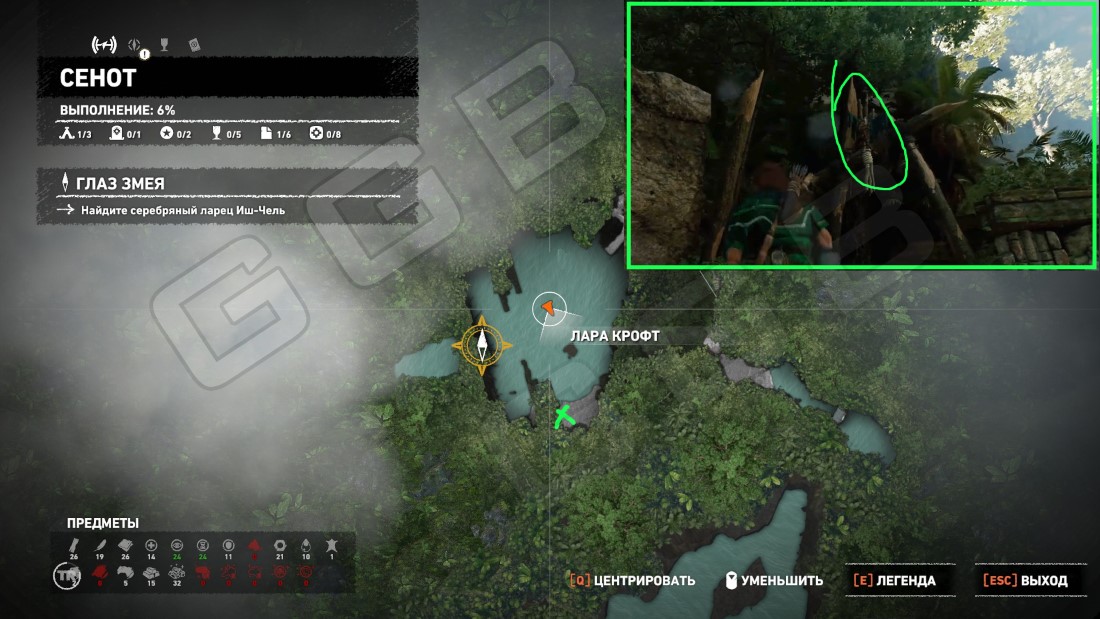Click the golden compass objective marker

pyautogui.click(x=482, y=345)
